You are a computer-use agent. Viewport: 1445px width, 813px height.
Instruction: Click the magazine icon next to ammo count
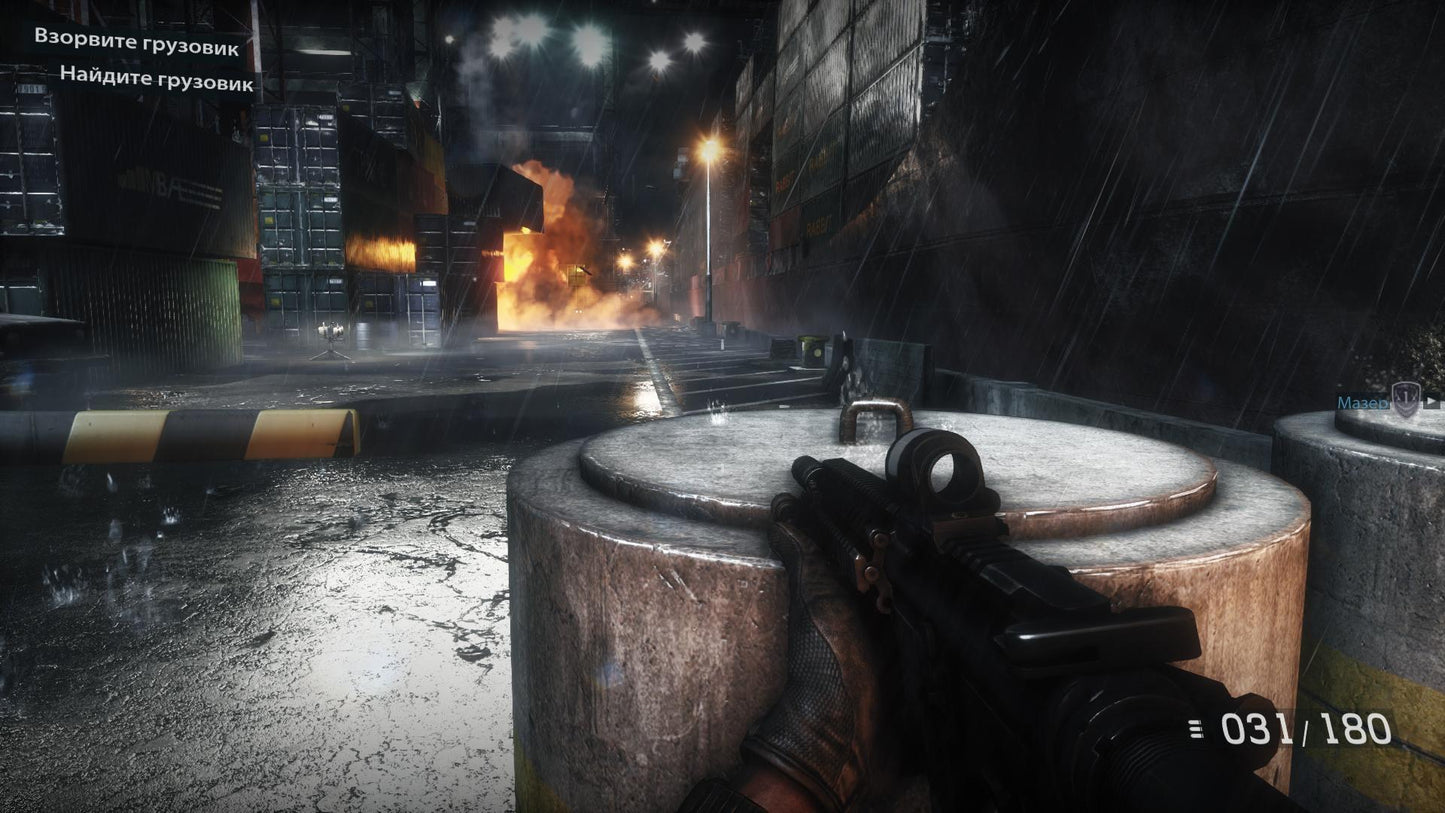[1197, 729]
